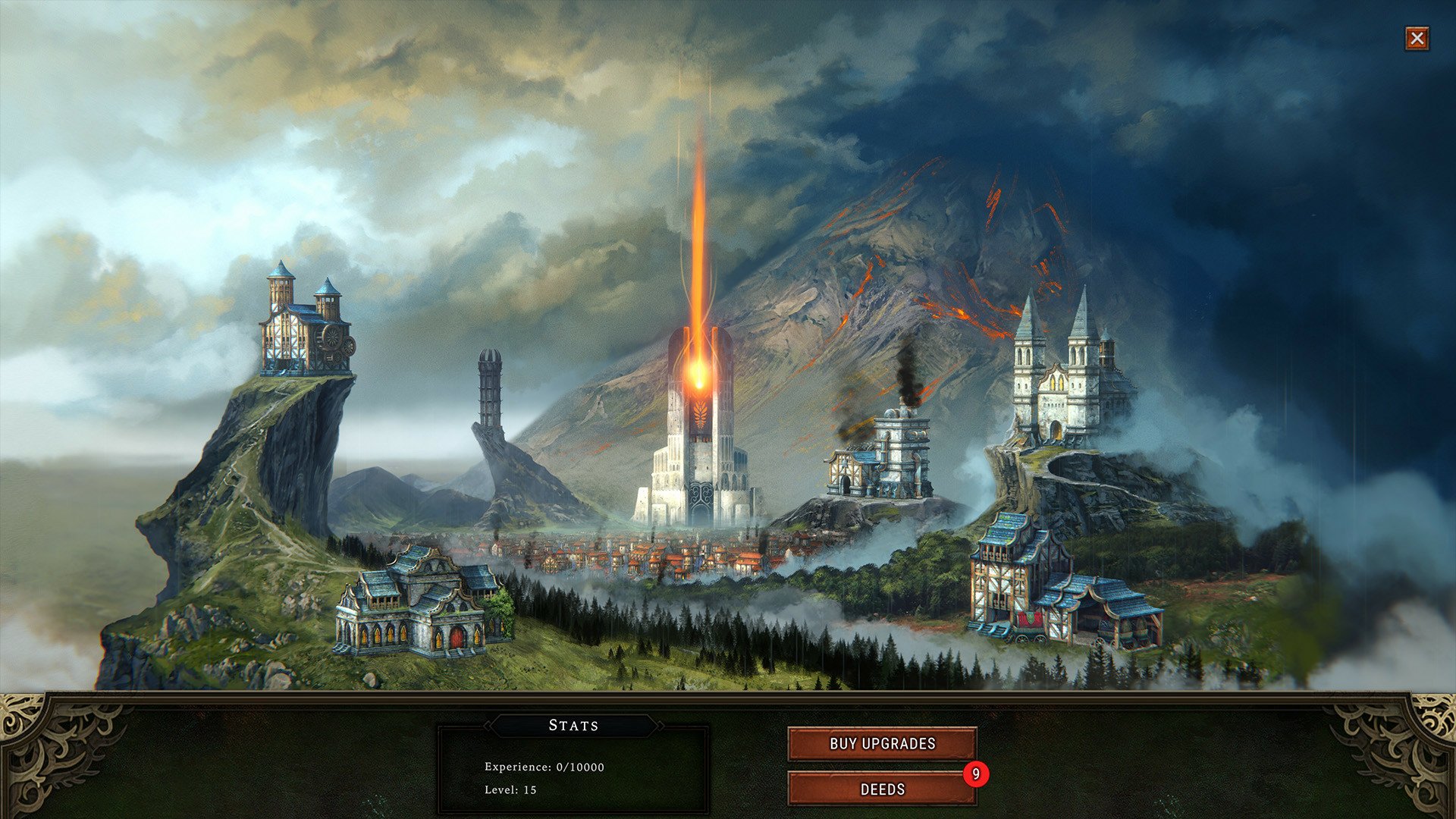Click the red 9 notification badge on Deeds
Viewport: 1456px width, 819px height.
[x=977, y=773]
